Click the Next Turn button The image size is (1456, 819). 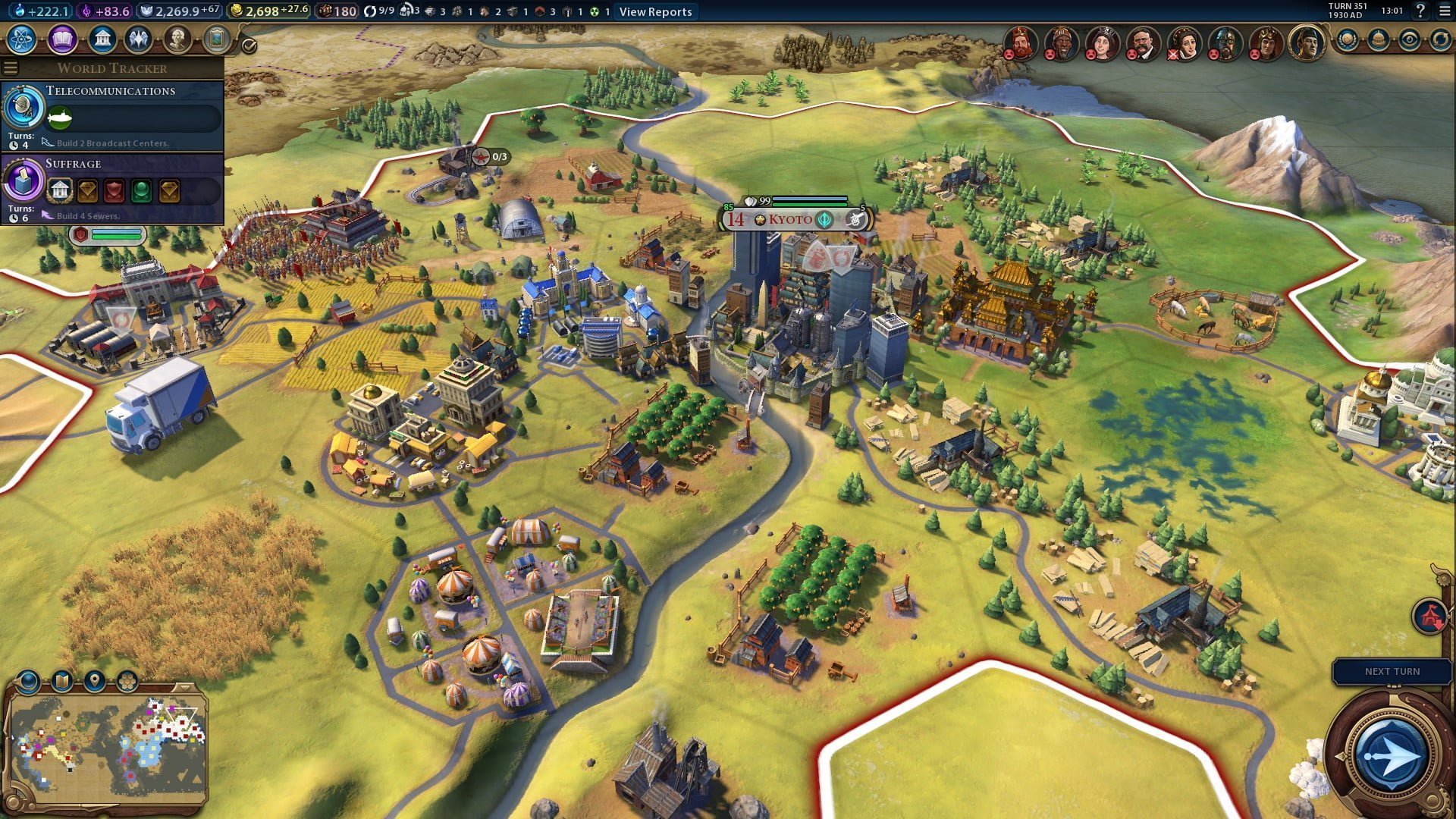pyautogui.click(x=1392, y=672)
